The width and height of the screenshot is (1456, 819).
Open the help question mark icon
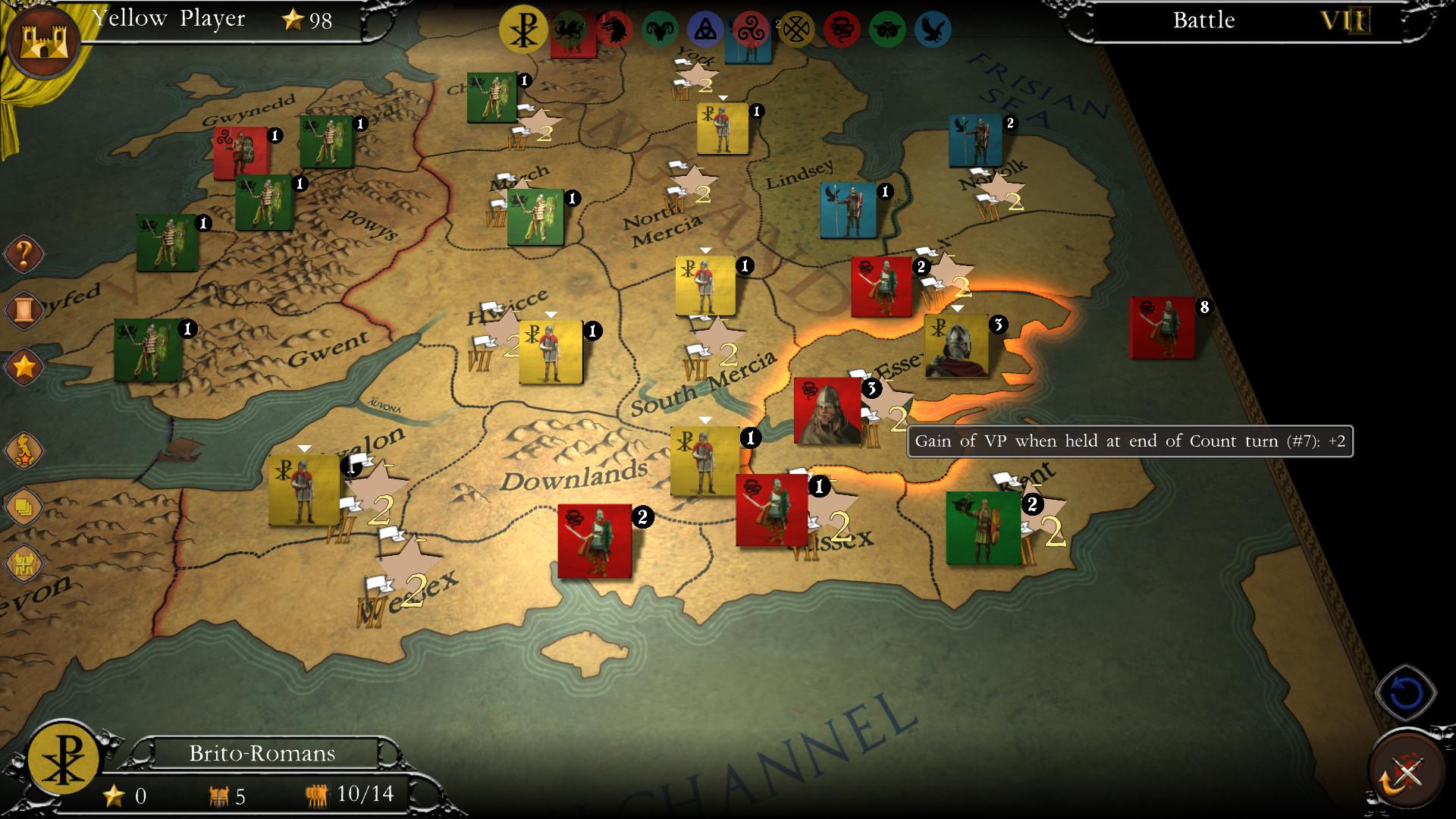(x=23, y=254)
